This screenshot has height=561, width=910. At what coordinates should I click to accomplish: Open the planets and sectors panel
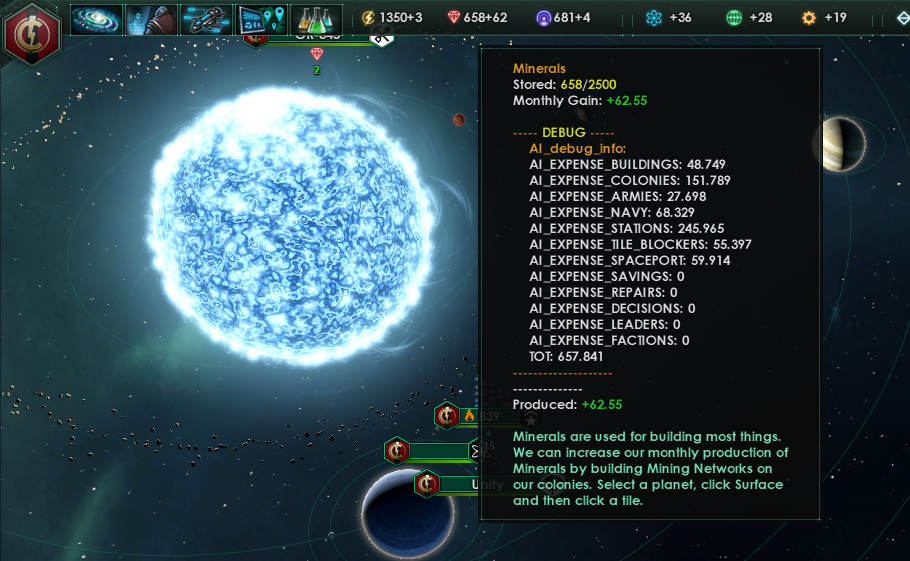coord(261,19)
